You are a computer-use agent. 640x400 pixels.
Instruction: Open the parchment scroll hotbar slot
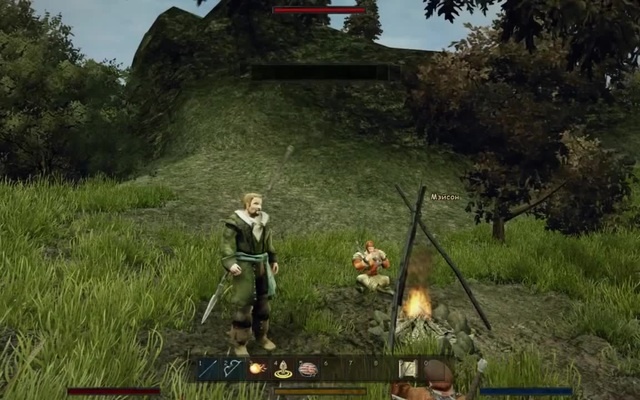coord(408,369)
